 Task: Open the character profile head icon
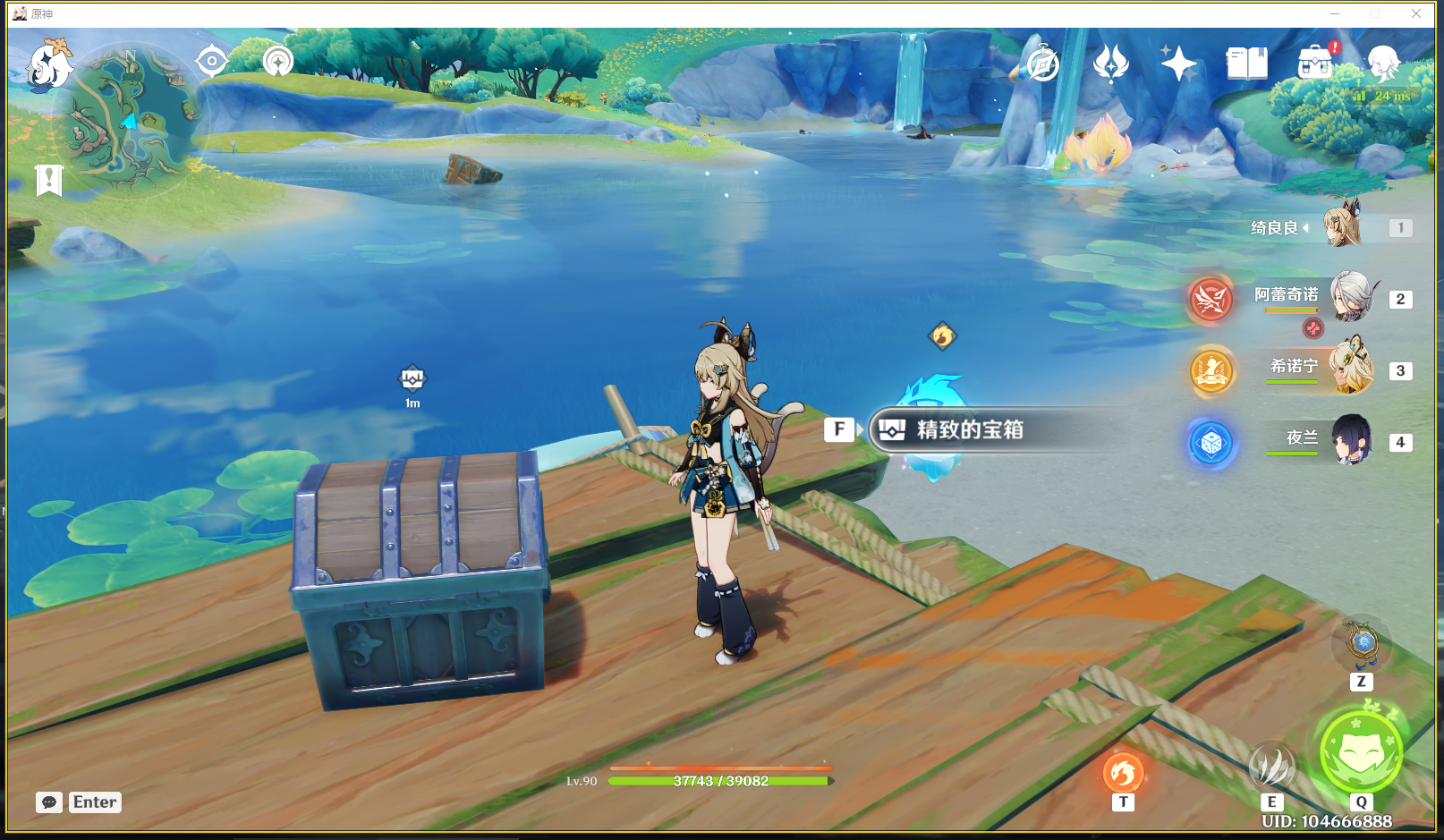coord(1383,64)
